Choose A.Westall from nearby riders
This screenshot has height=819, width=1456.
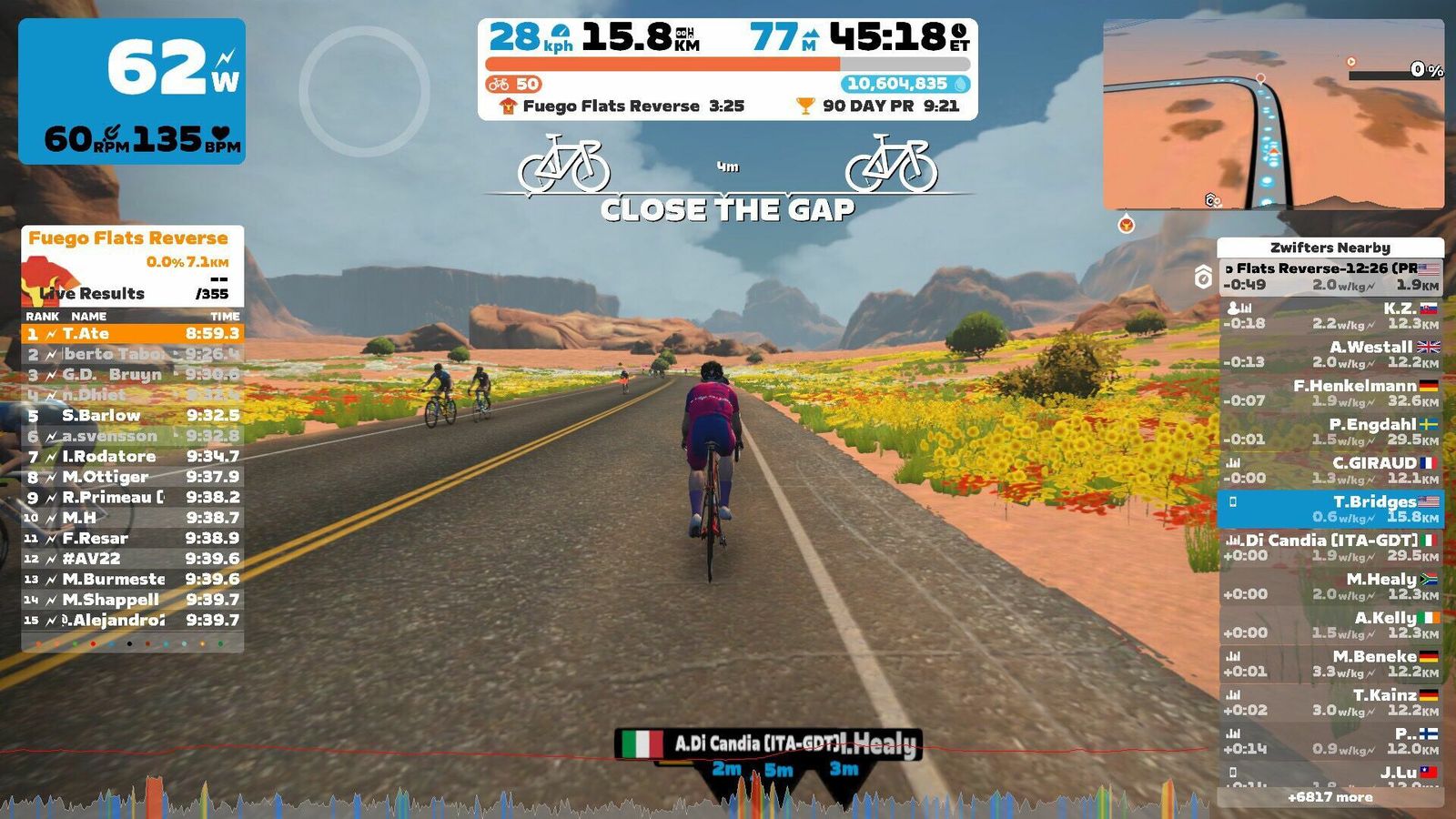point(1330,354)
